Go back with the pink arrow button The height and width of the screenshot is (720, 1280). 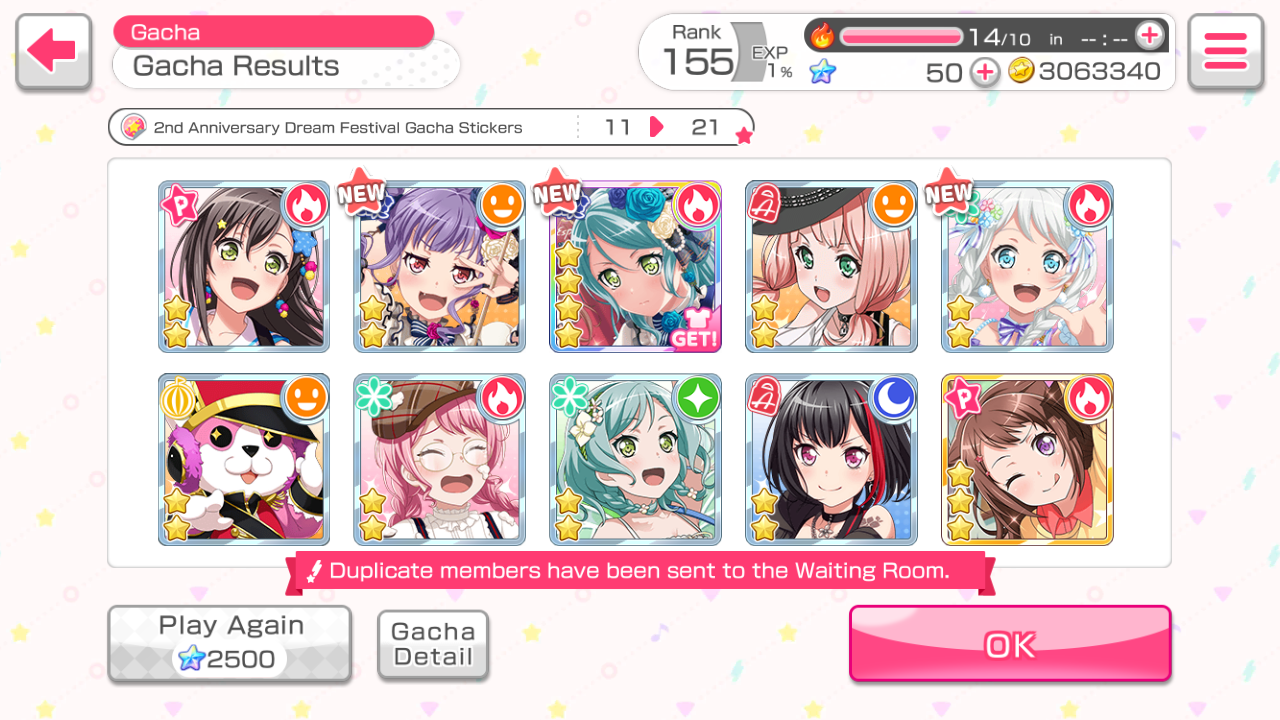(x=53, y=52)
